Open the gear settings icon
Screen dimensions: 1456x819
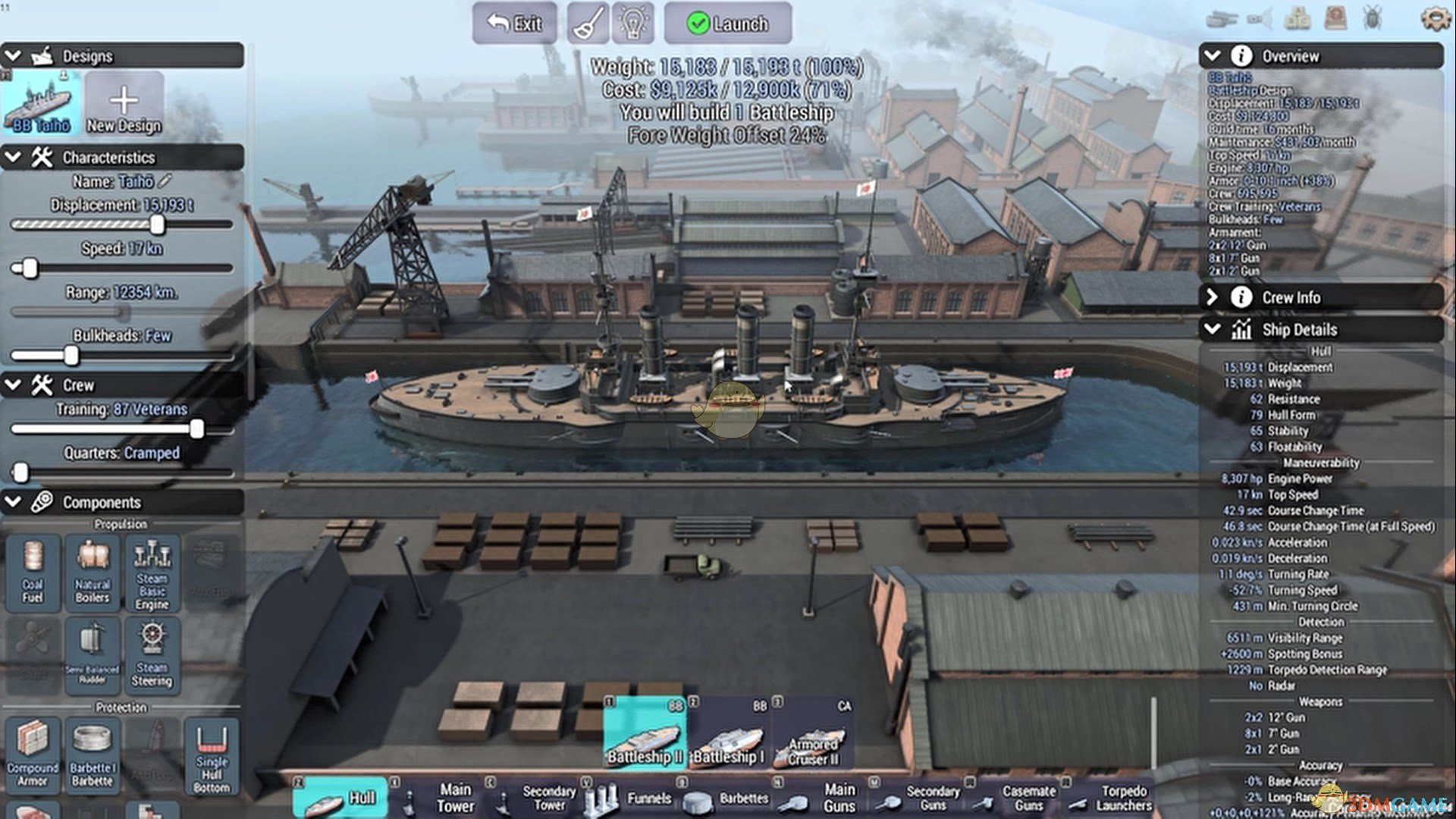click(x=1434, y=18)
